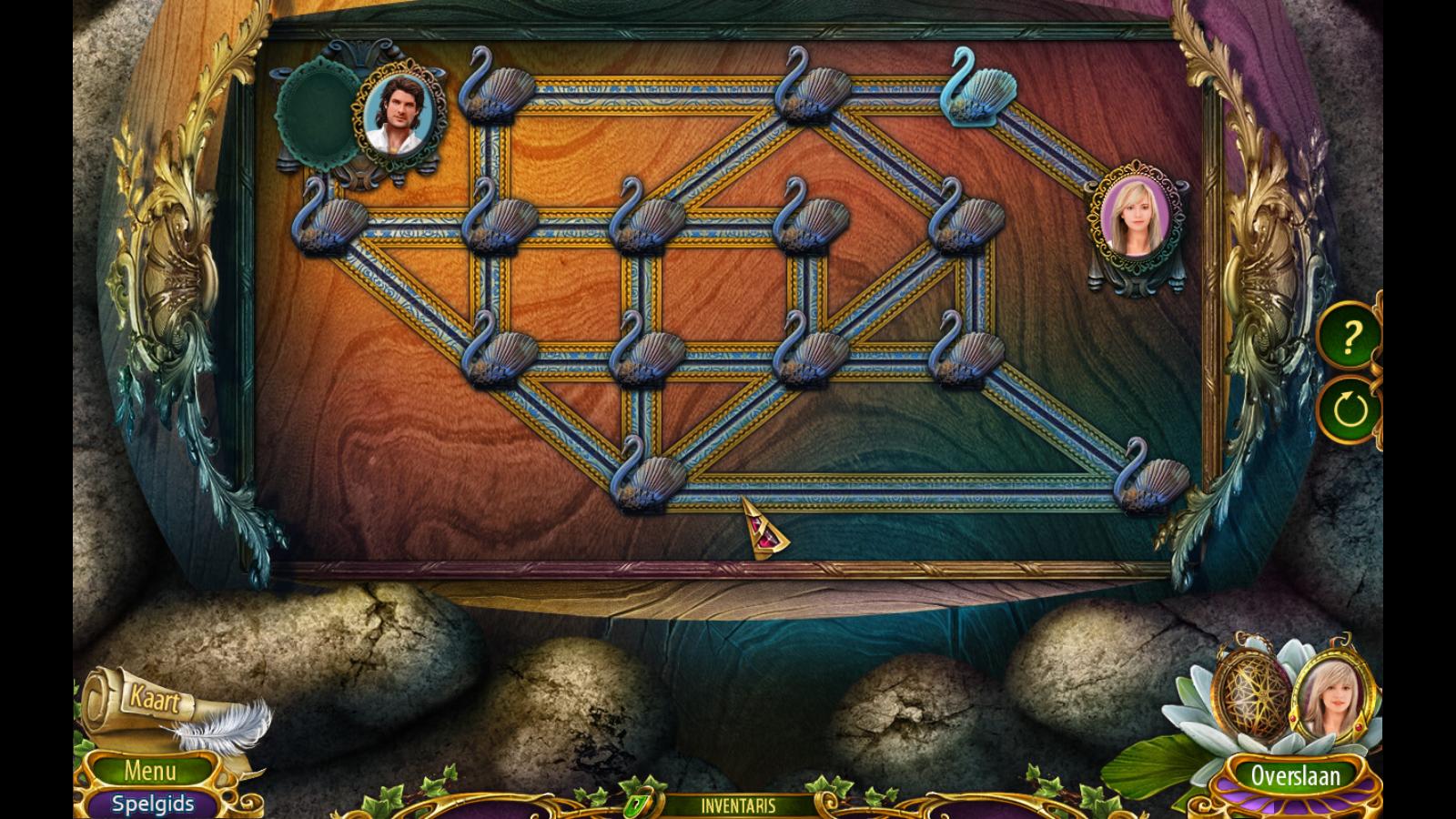Open the golden amulet egg hint
The image size is (1456, 819).
pyautogui.click(x=1250, y=695)
